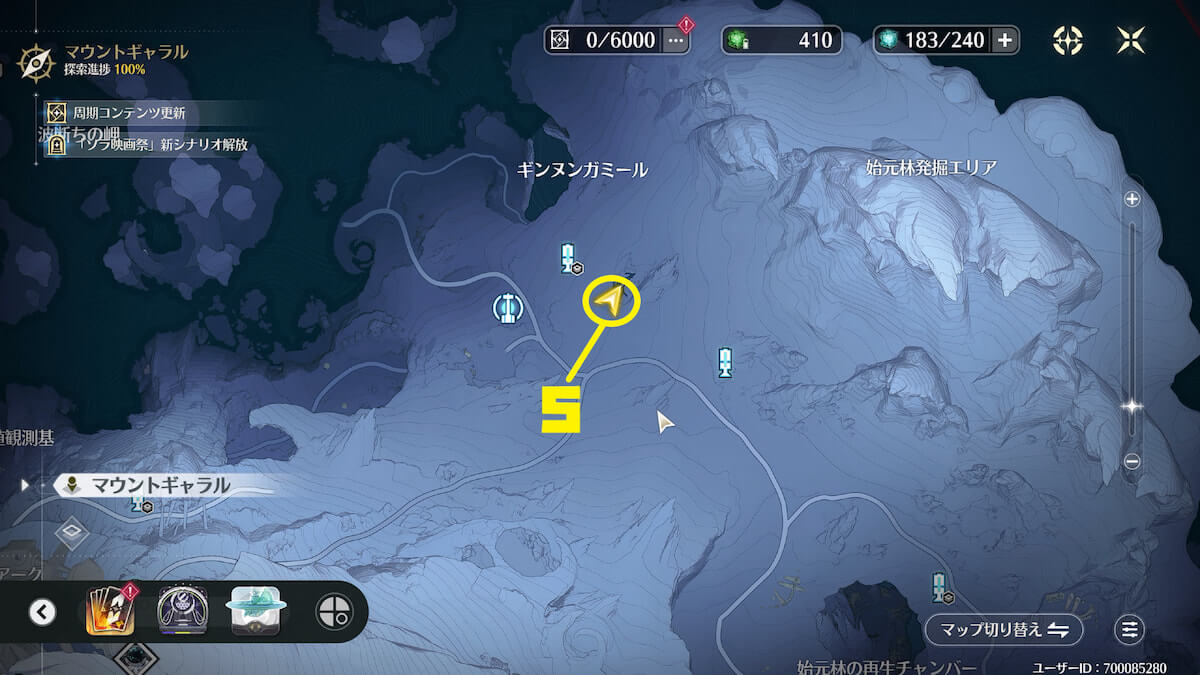Click the map zoom slider handle

coord(1132,407)
